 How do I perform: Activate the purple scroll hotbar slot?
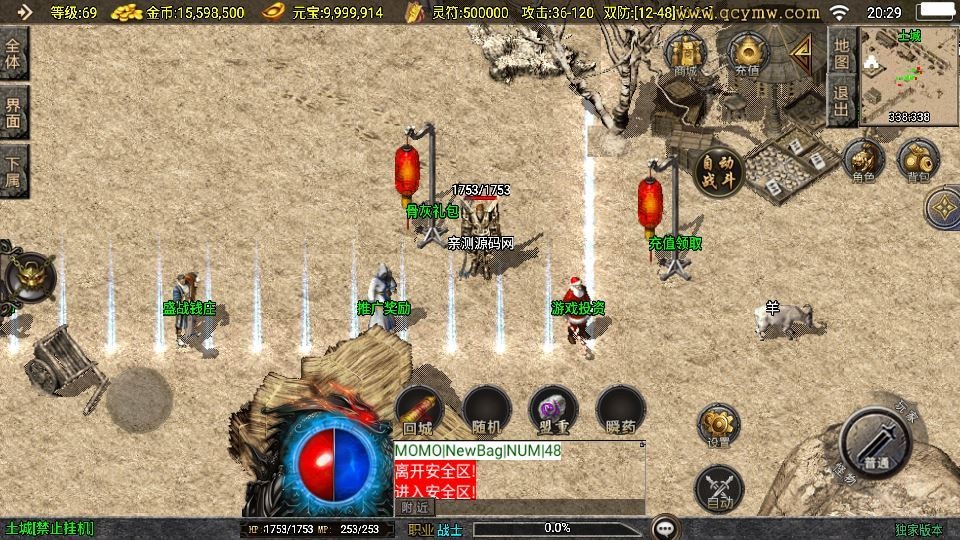553,410
